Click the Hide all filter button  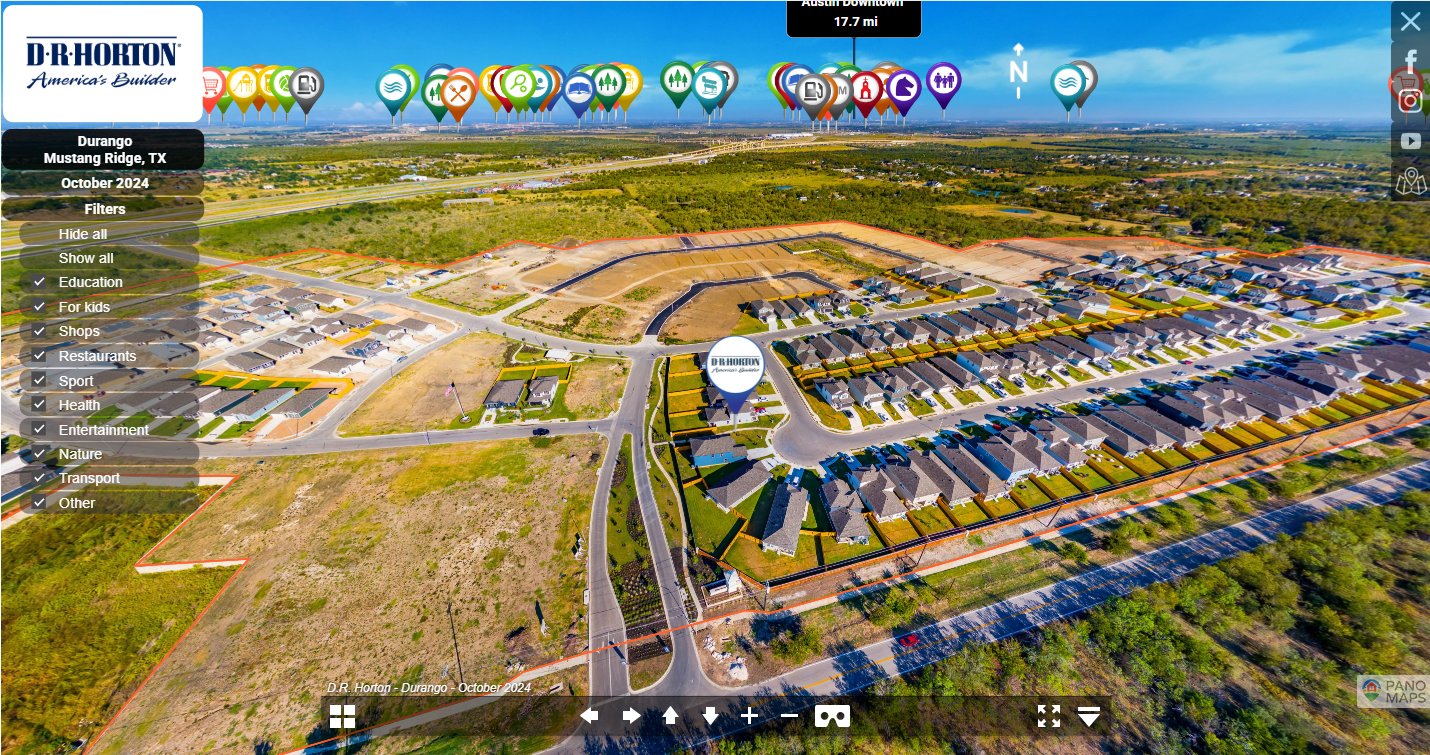pyautogui.click(x=83, y=234)
